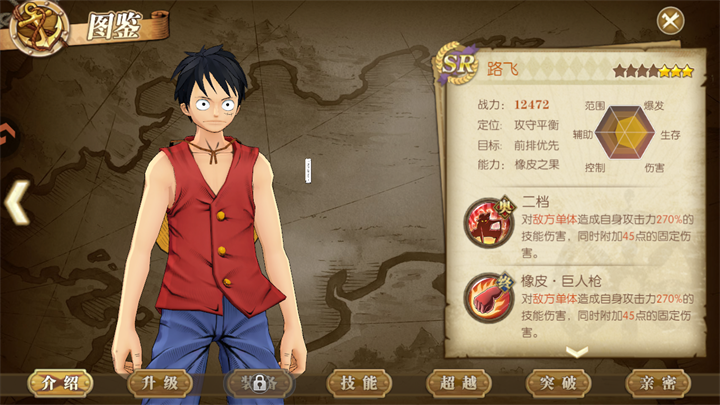Switch to the 突破 tab
The image size is (720, 405).
coord(558,383)
